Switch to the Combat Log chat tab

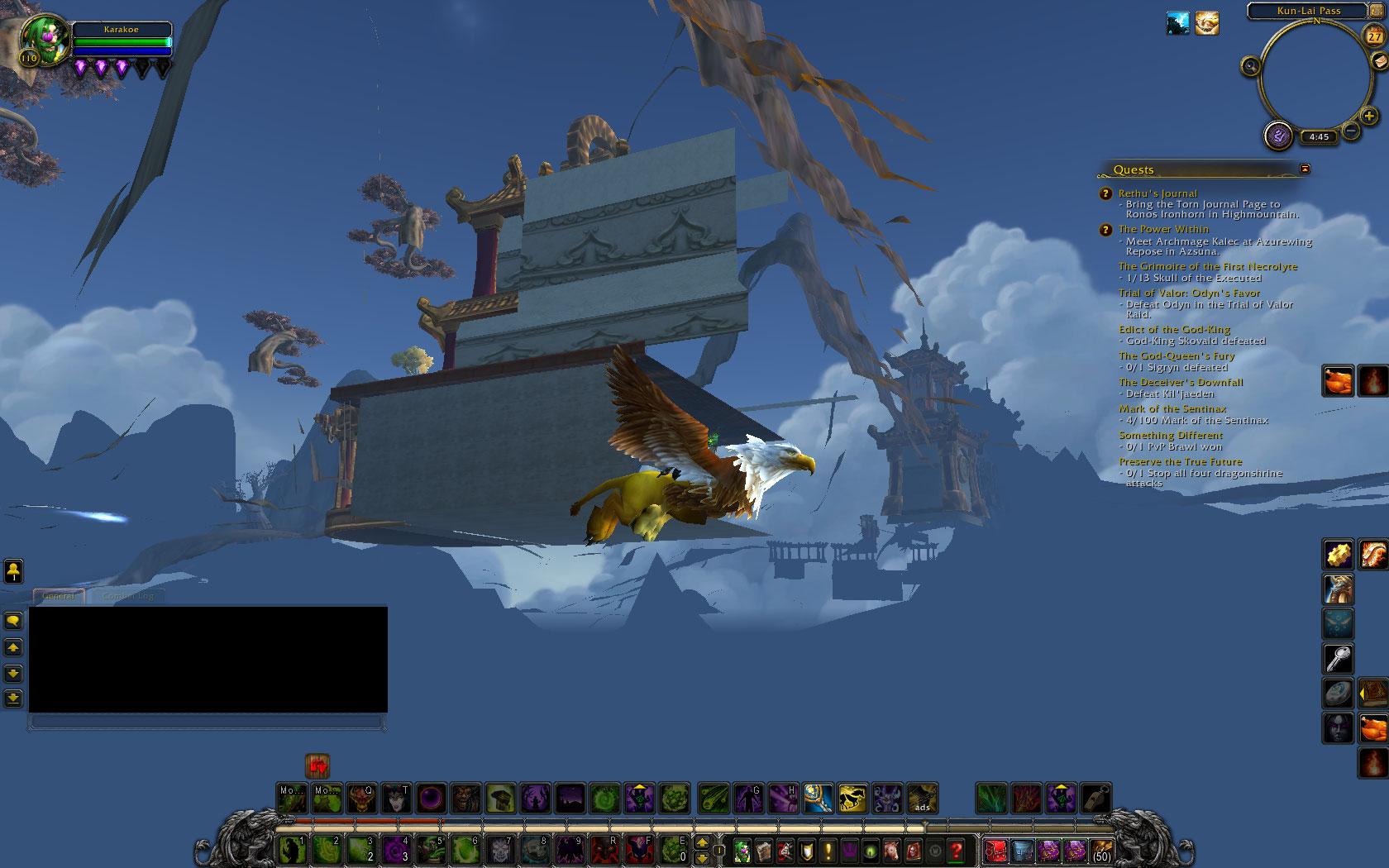pyautogui.click(x=126, y=595)
